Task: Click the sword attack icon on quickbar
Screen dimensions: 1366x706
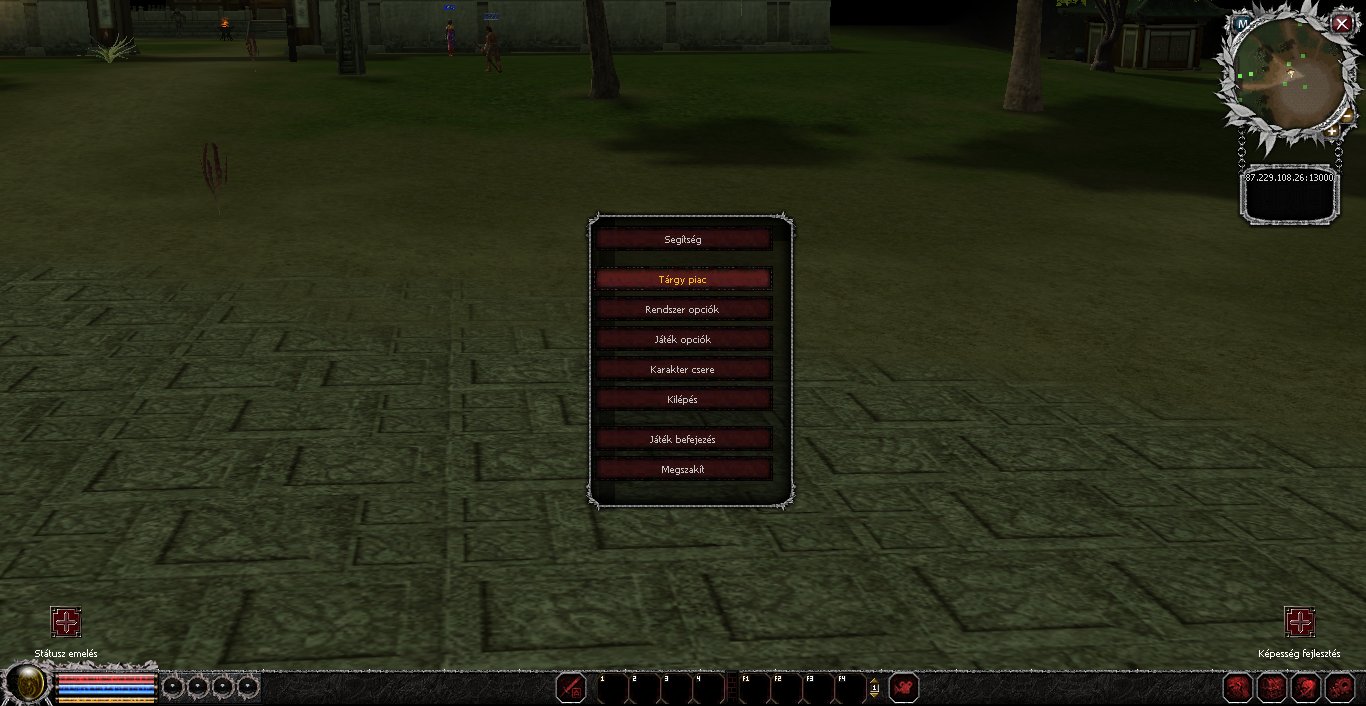Action: coord(571,688)
